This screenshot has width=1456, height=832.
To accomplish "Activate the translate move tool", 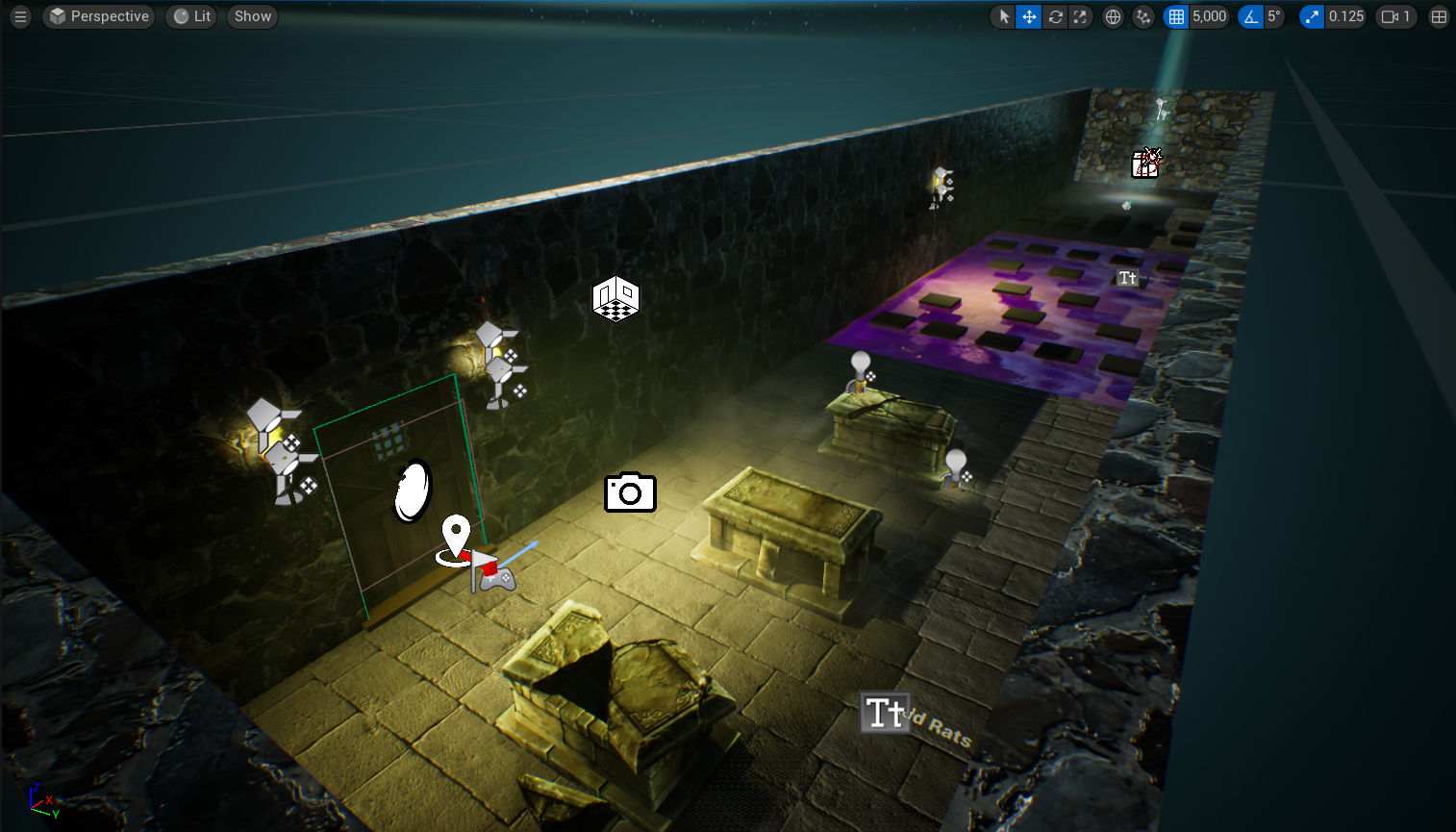I will pos(1029,16).
